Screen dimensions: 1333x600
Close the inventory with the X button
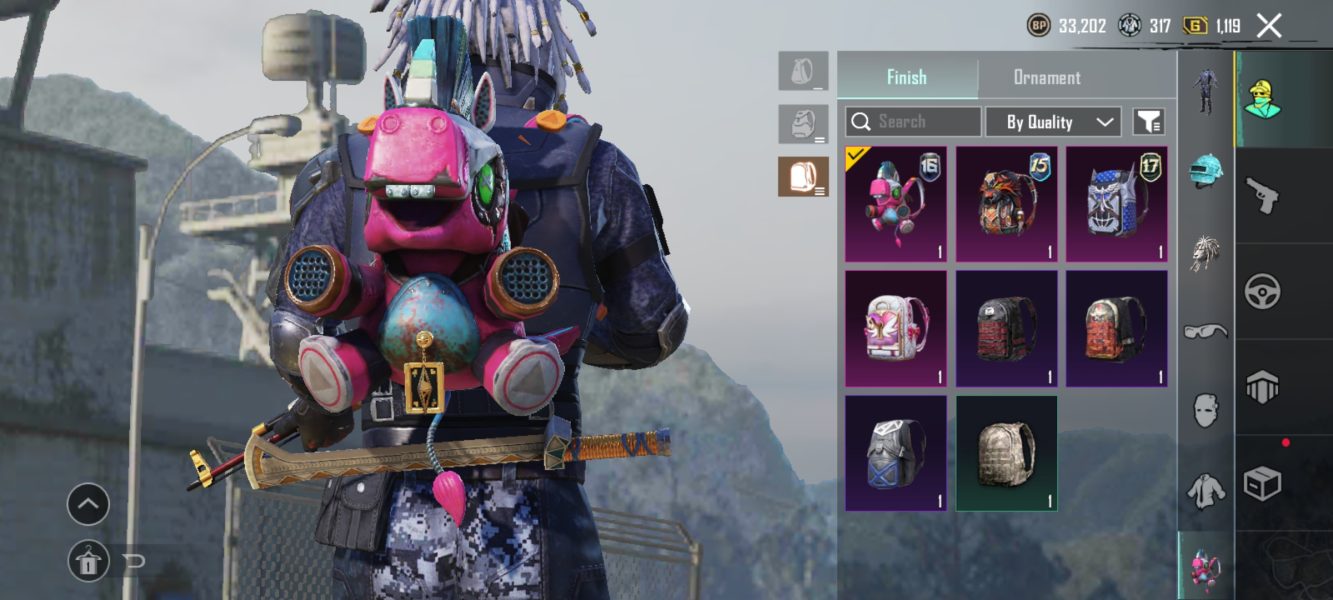pos(1269,26)
